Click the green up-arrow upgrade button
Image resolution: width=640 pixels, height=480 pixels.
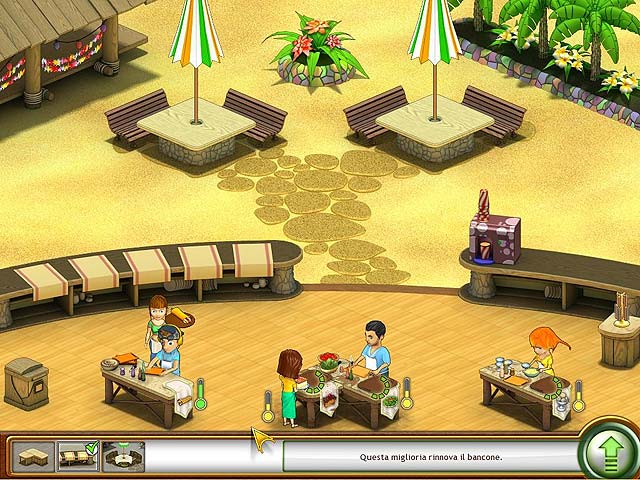click(x=608, y=457)
